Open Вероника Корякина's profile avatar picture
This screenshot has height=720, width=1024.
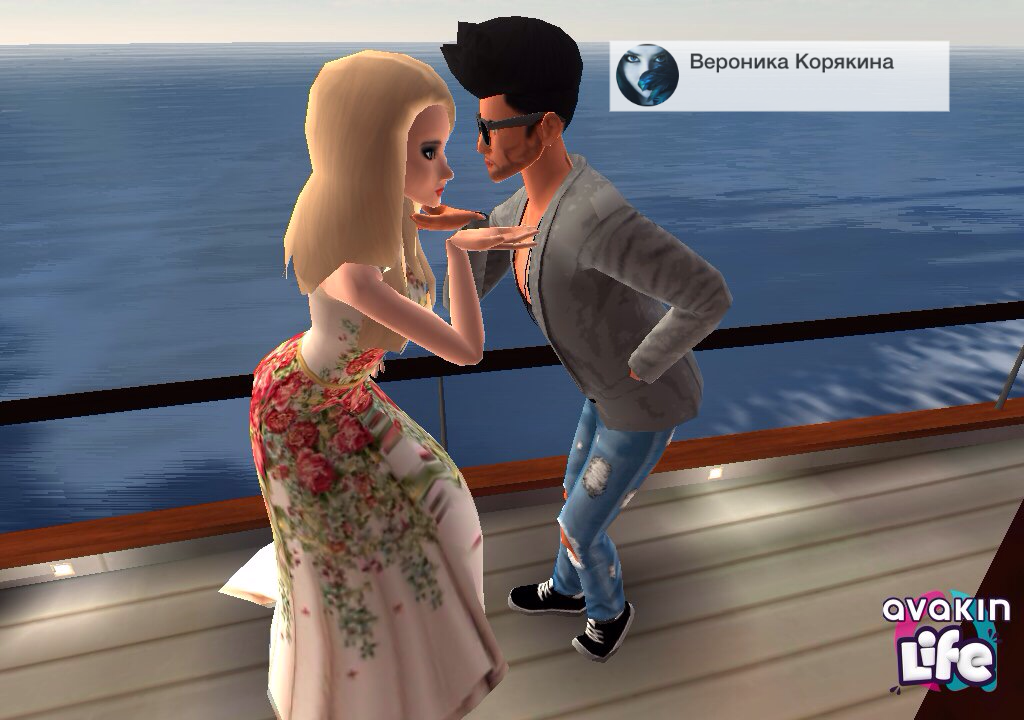(x=647, y=75)
